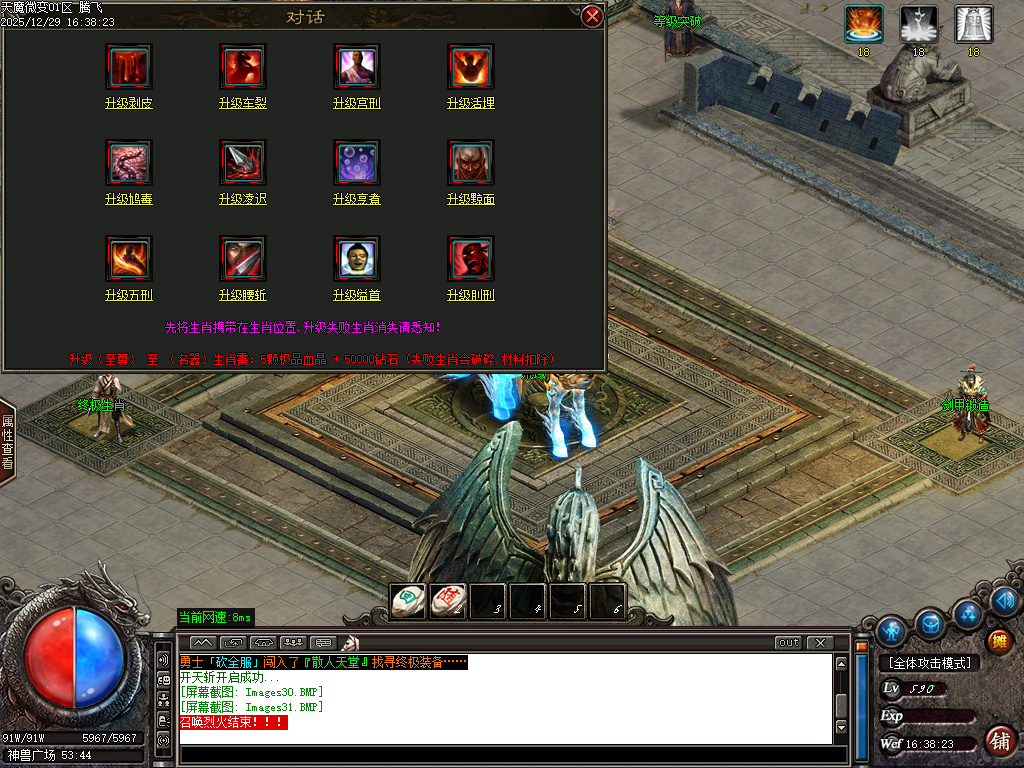Choose the 升级缢首 face icon
The height and width of the screenshot is (768, 1024).
pyautogui.click(x=357, y=258)
